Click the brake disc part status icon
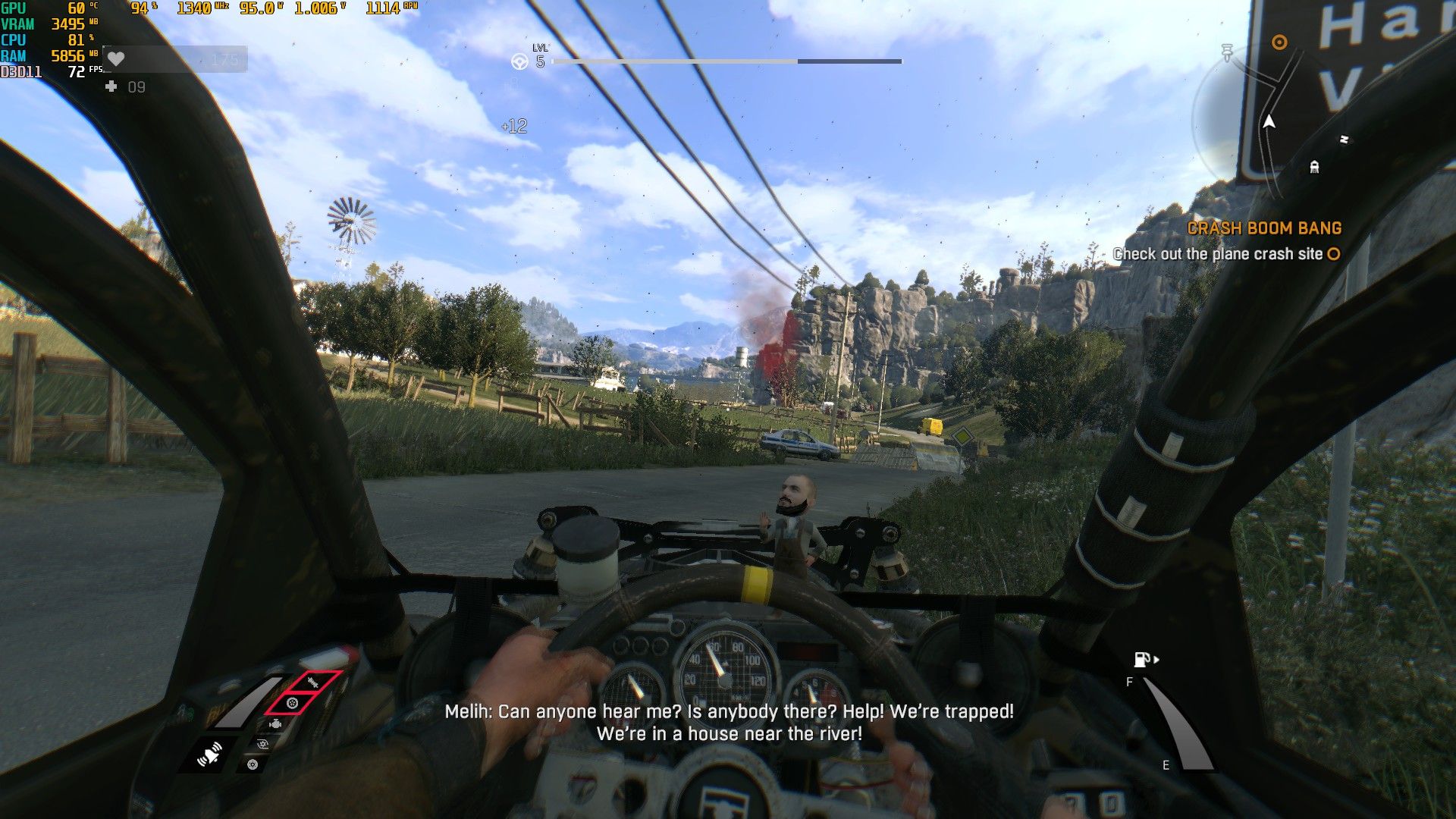 (253, 764)
